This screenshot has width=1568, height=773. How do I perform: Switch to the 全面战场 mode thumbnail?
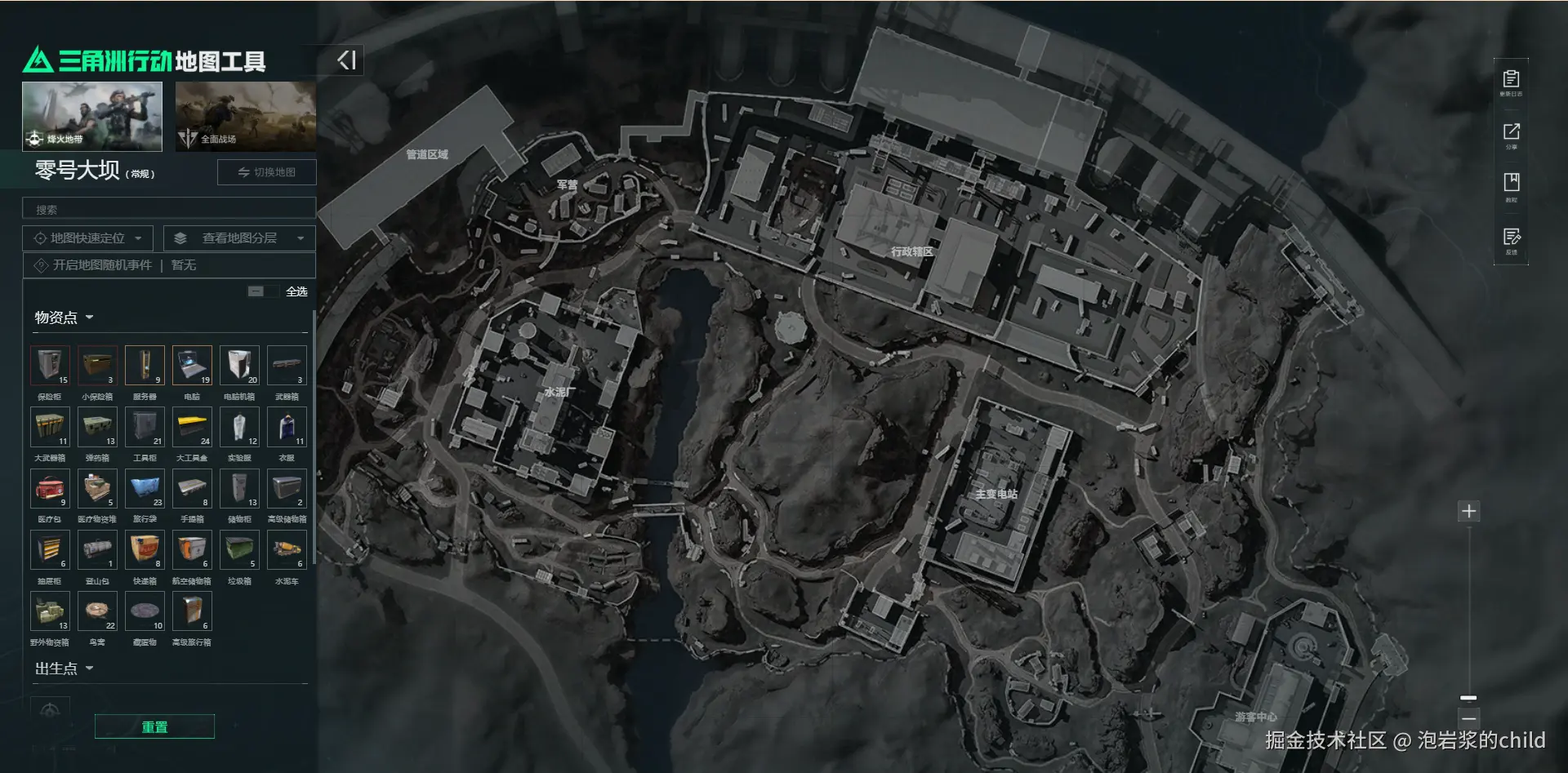245,116
